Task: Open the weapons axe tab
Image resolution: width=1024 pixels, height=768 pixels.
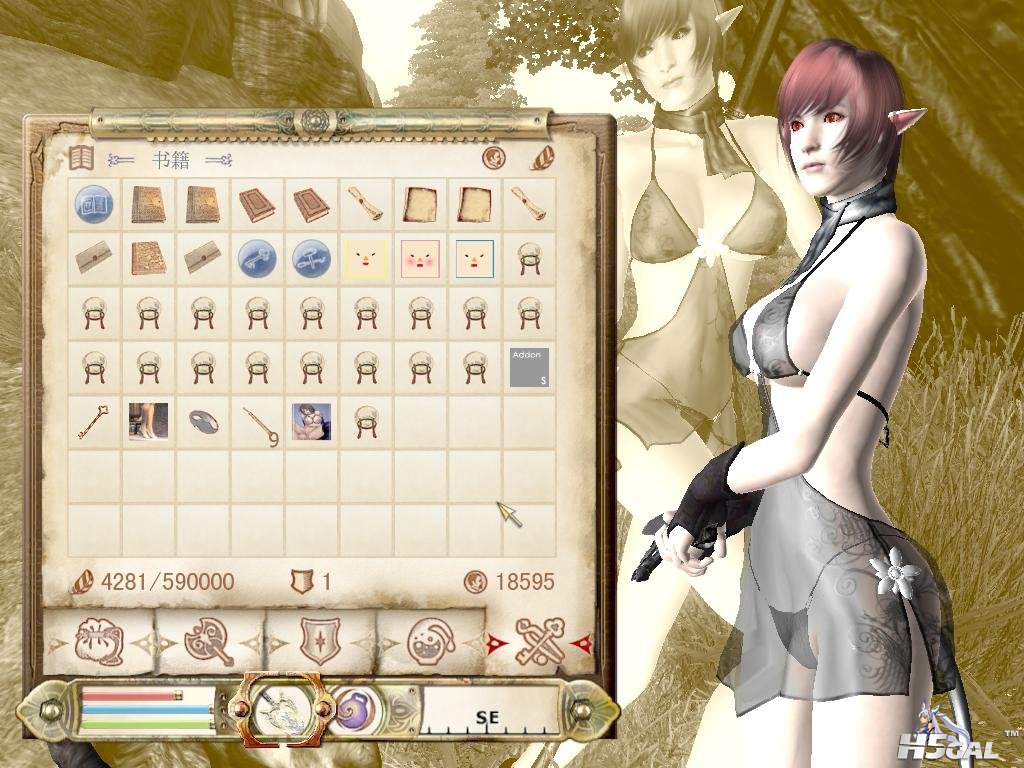Action: [x=209, y=640]
